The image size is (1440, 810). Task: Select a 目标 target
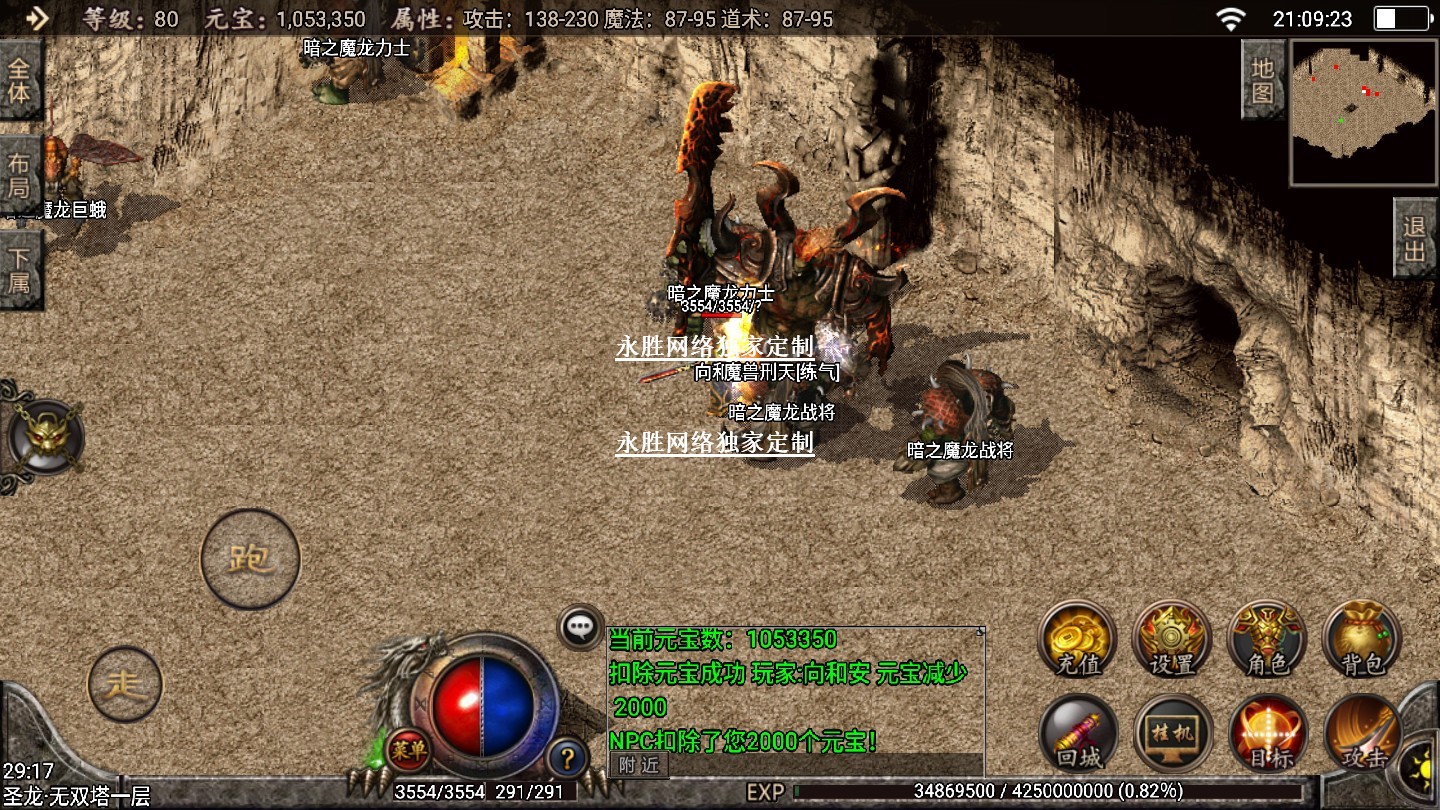tap(1267, 734)
